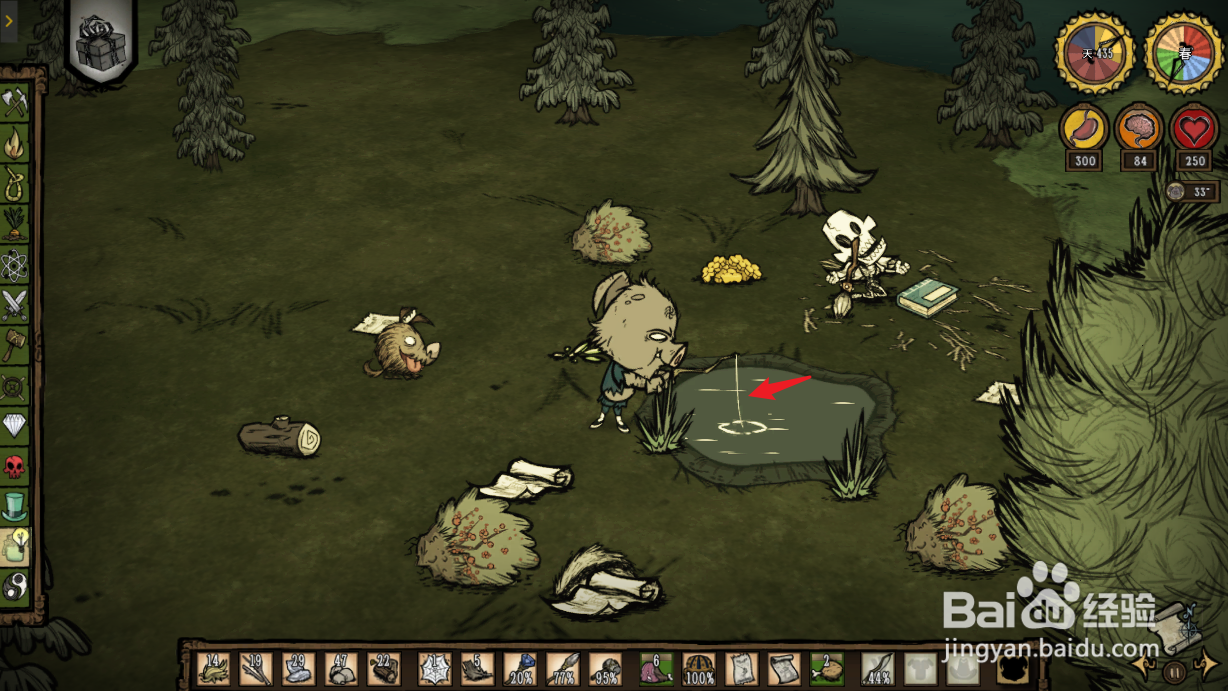Image resolution: width=1228 pixels, height=691 pixels.
Task: Select the rope-knot Survival crafting tab
Action: coord(15,183)
